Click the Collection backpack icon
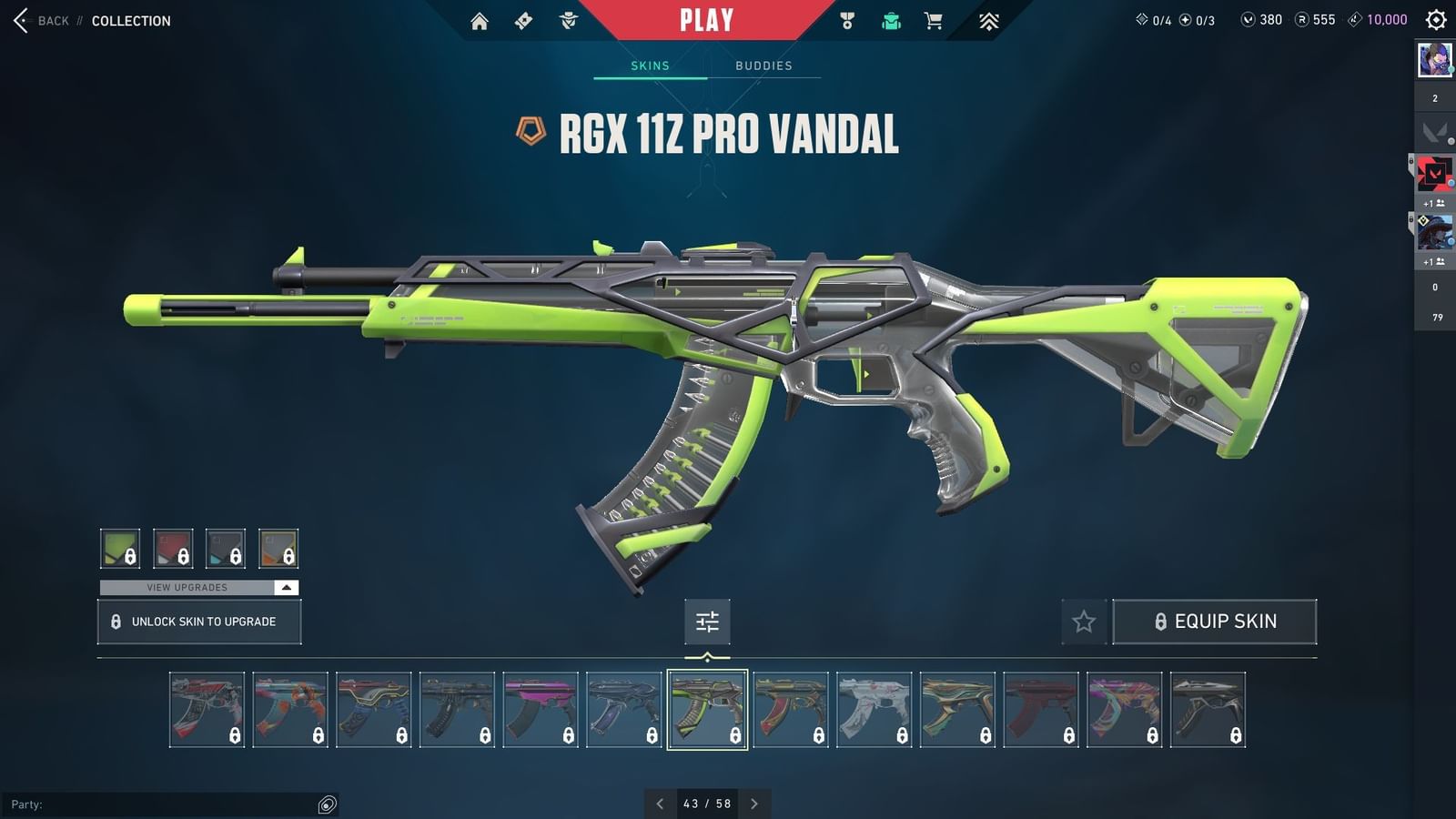The width and height of the screenshot is (1456, 819). coord(890,19)
